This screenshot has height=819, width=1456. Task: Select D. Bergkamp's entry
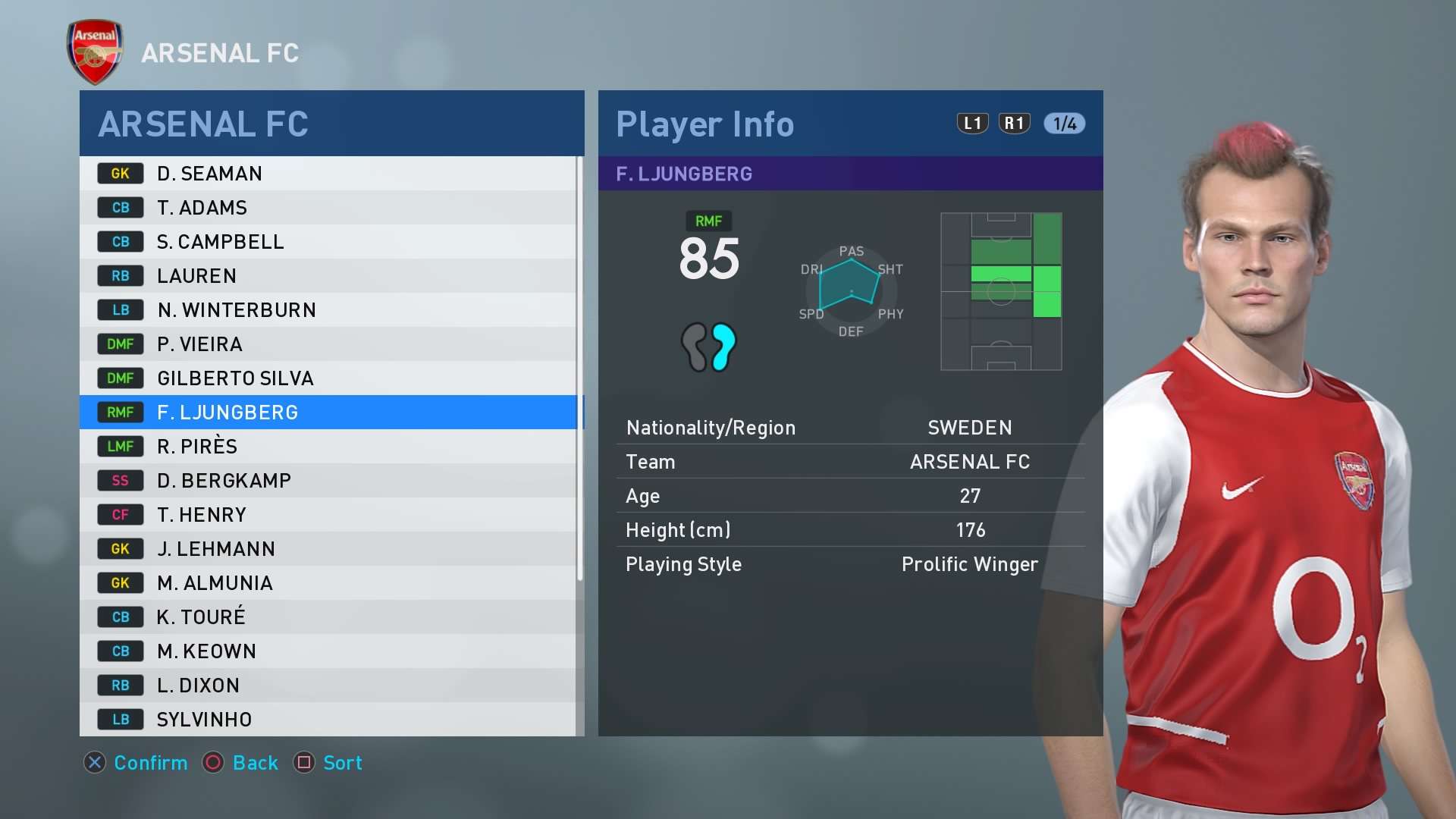328,481
